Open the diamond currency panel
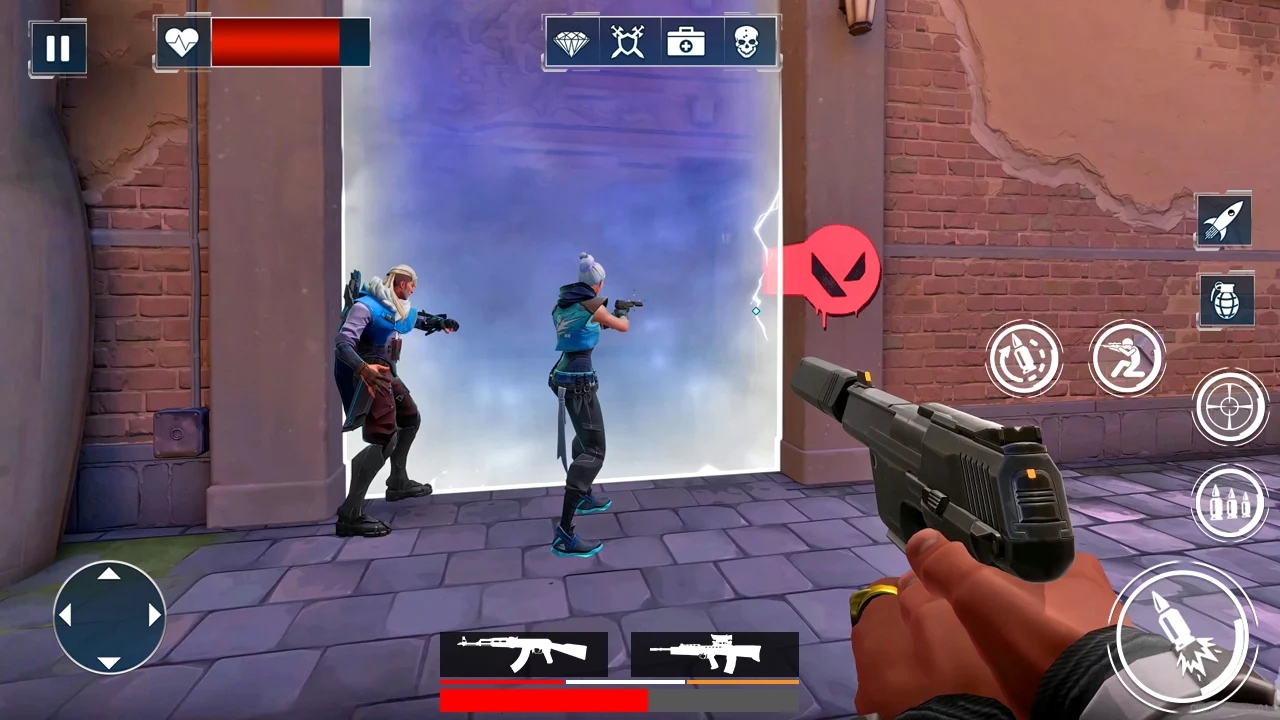 [572, 42]
